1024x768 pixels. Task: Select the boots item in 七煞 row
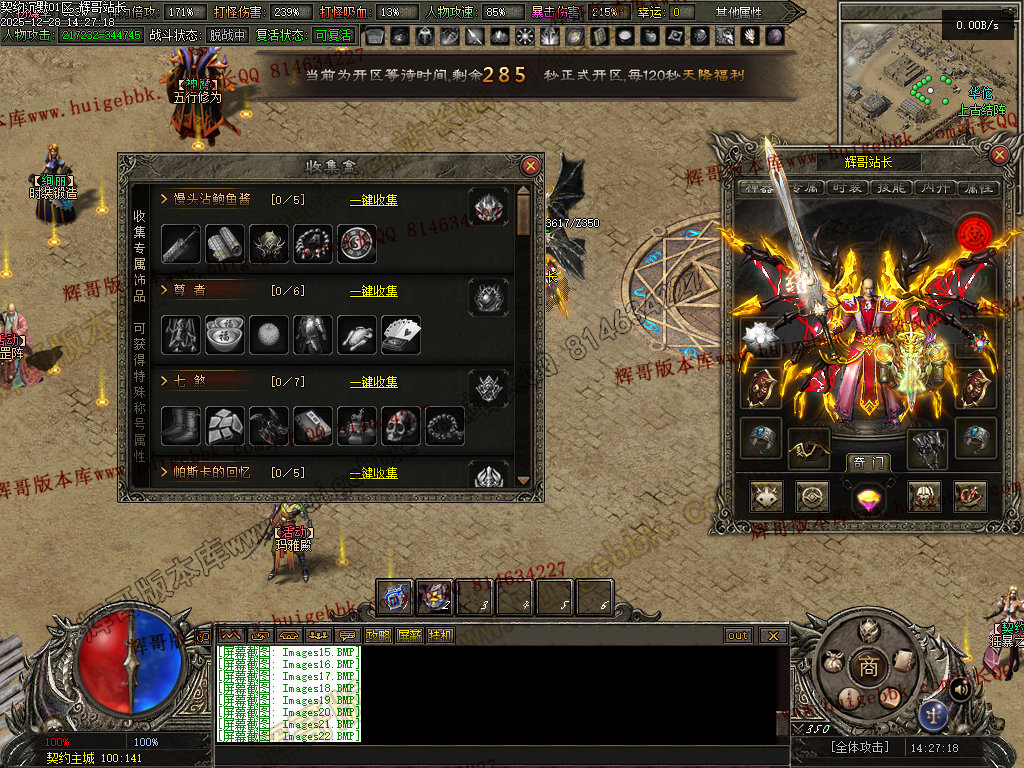pos(181,426)
